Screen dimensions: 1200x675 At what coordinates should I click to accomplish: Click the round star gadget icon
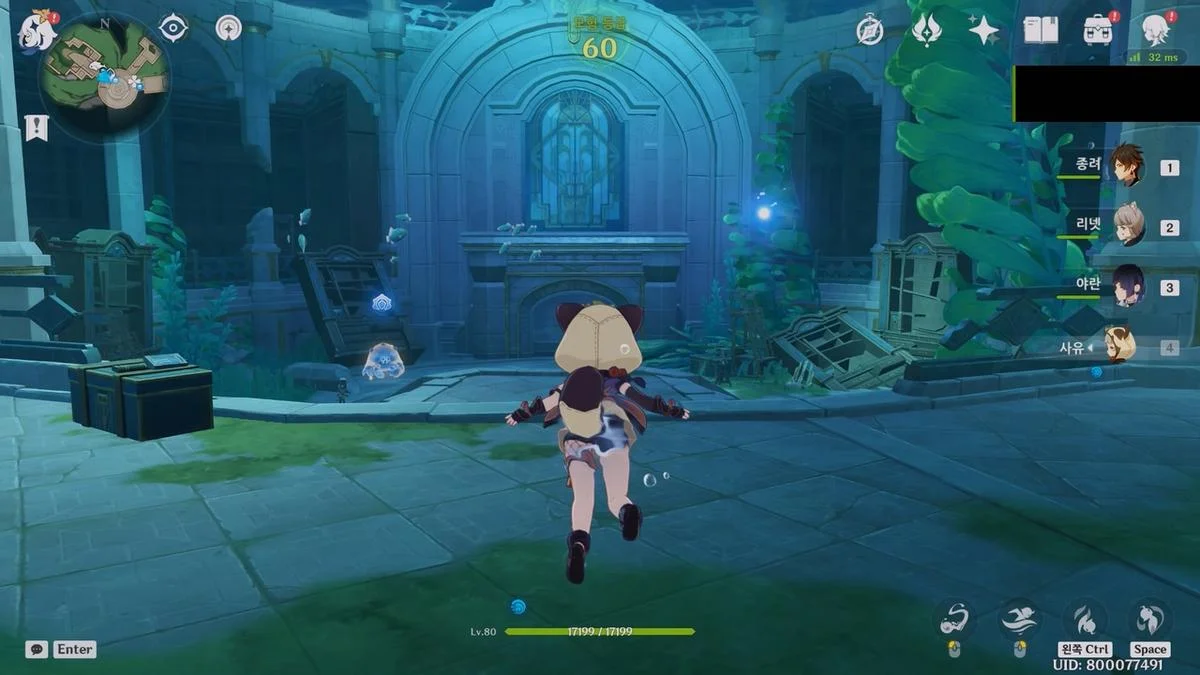(229, 27)
